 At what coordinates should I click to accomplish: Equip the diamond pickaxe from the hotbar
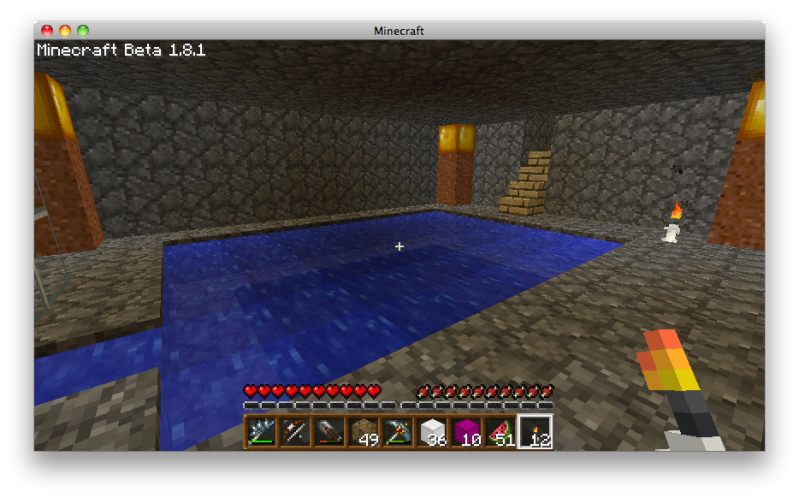pyautogui.click(x=399, y=432)
